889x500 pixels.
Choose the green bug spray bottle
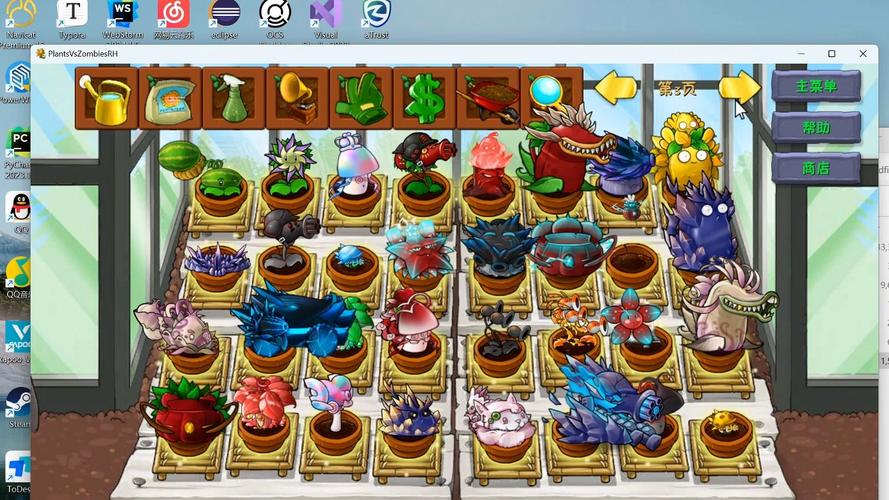(233, 98)
